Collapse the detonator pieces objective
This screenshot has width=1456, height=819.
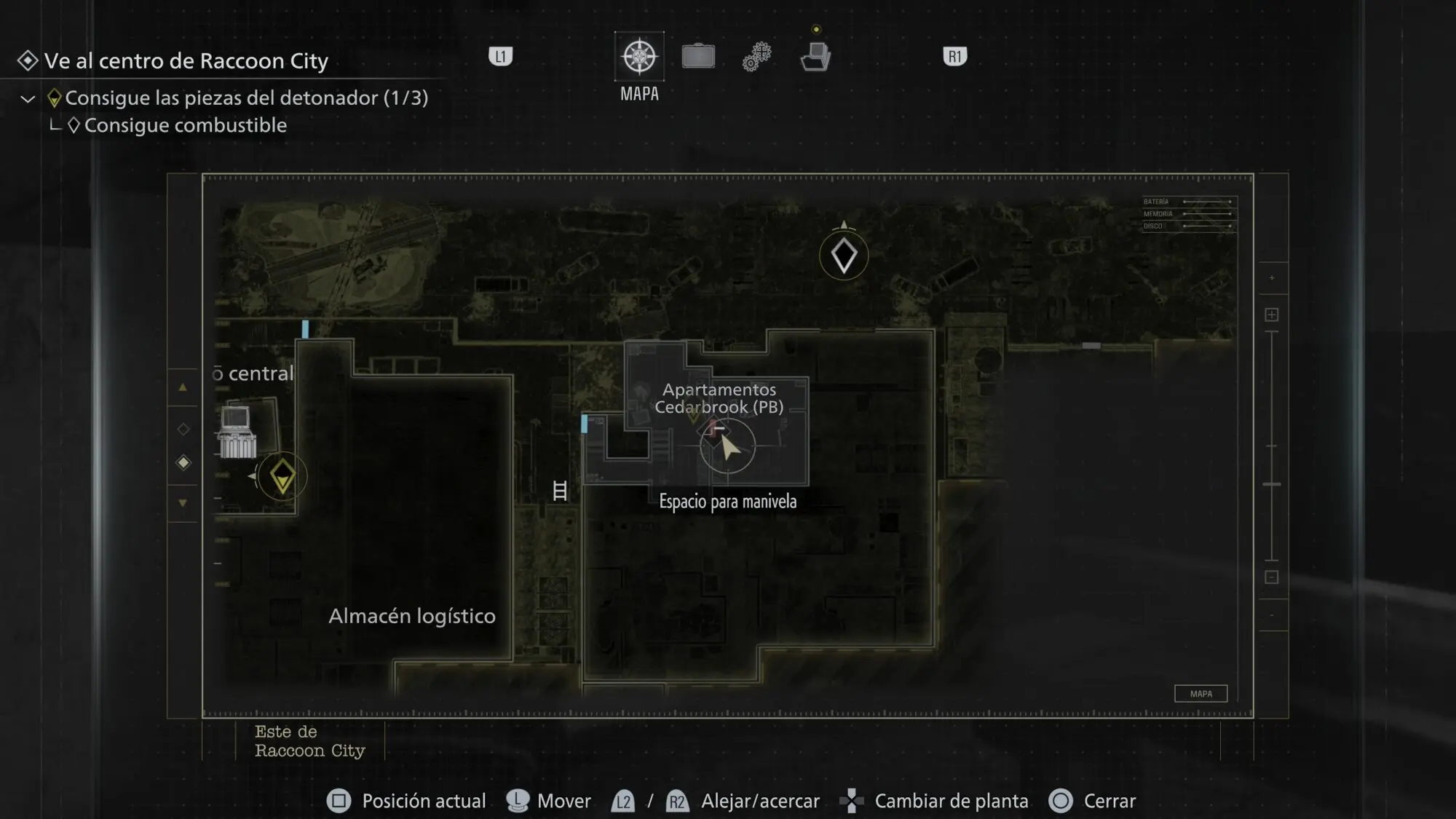pyautogui.click(x=28, y=99)
